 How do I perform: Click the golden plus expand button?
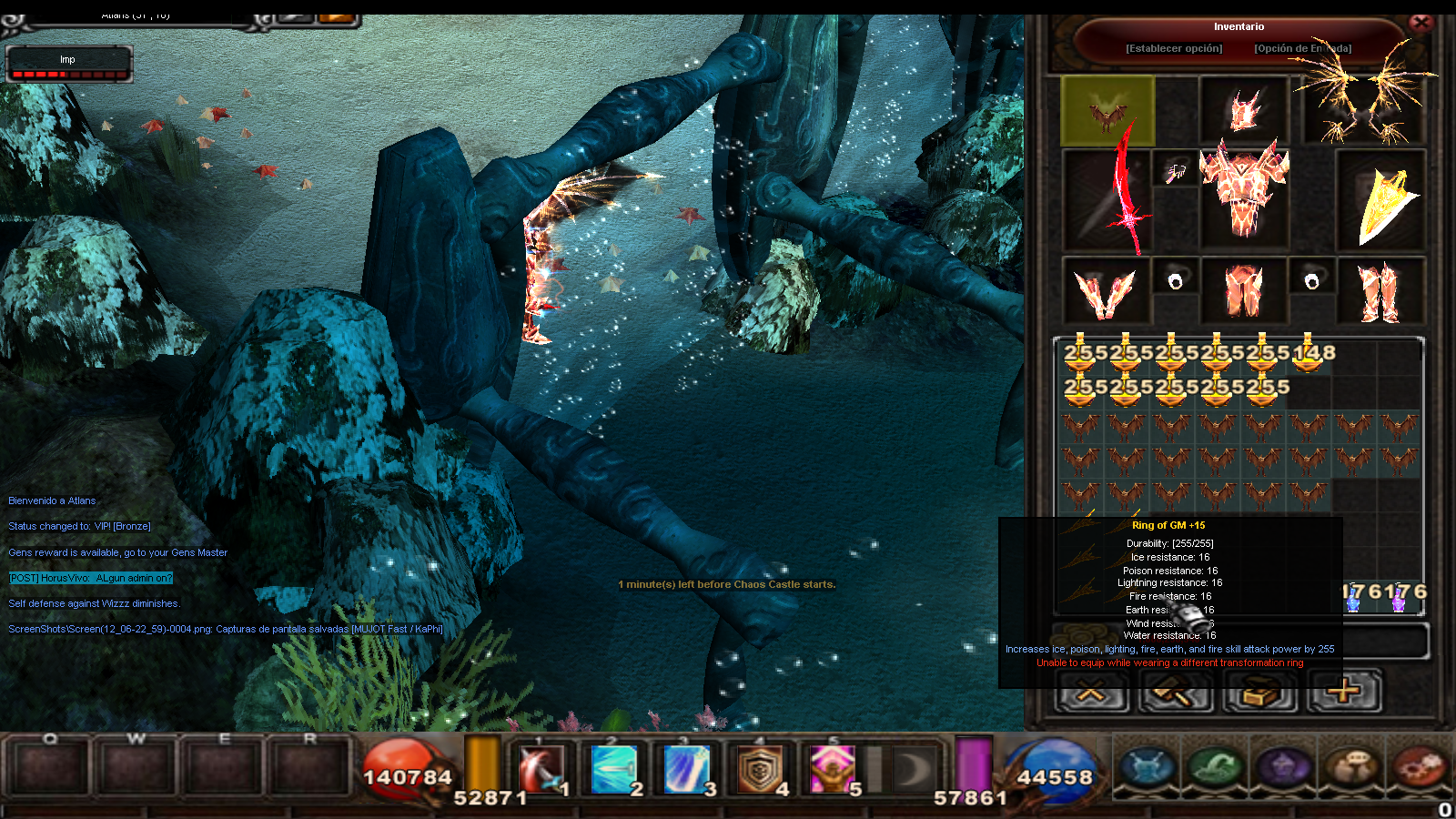[x=1344, y=692]
